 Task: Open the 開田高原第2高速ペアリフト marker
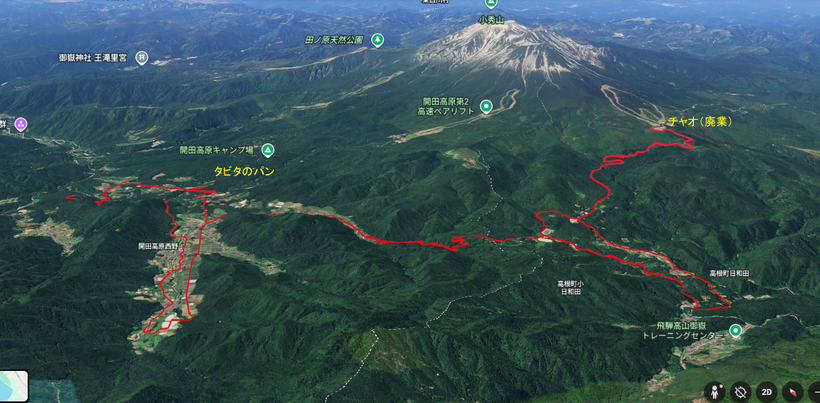point(486,107)
